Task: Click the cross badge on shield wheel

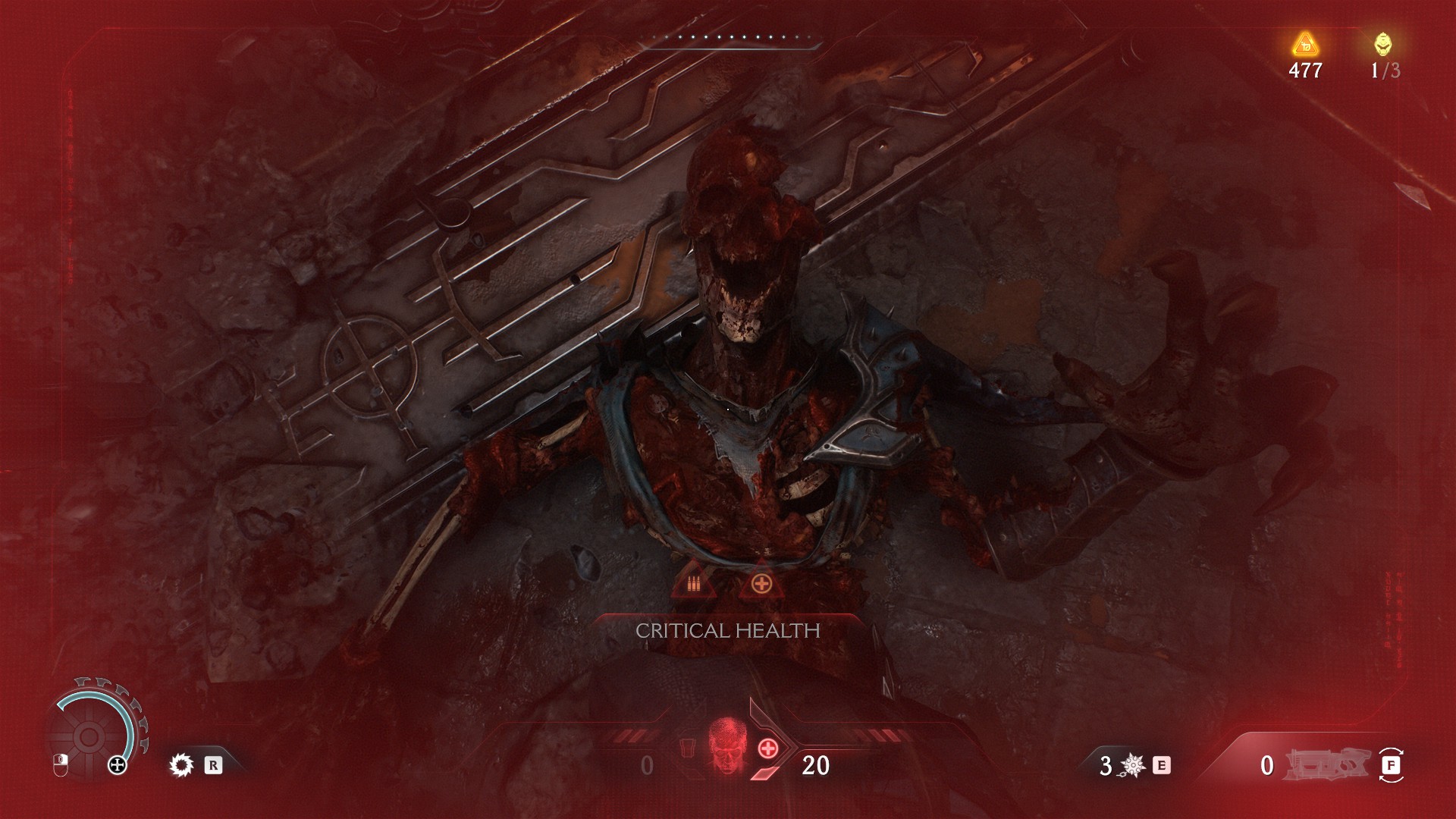Action: [118, 765]
